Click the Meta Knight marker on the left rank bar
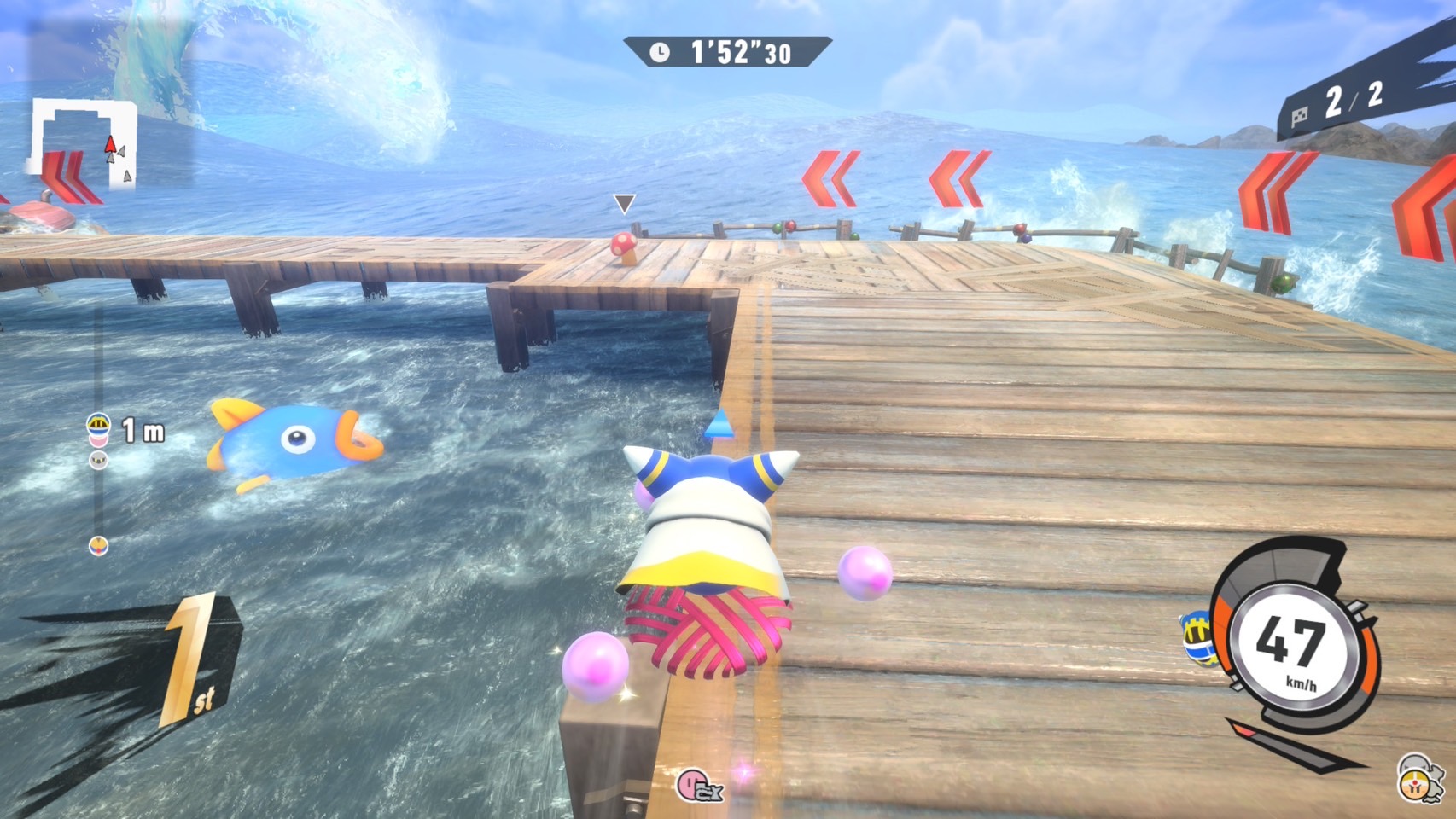 [98, 460]
